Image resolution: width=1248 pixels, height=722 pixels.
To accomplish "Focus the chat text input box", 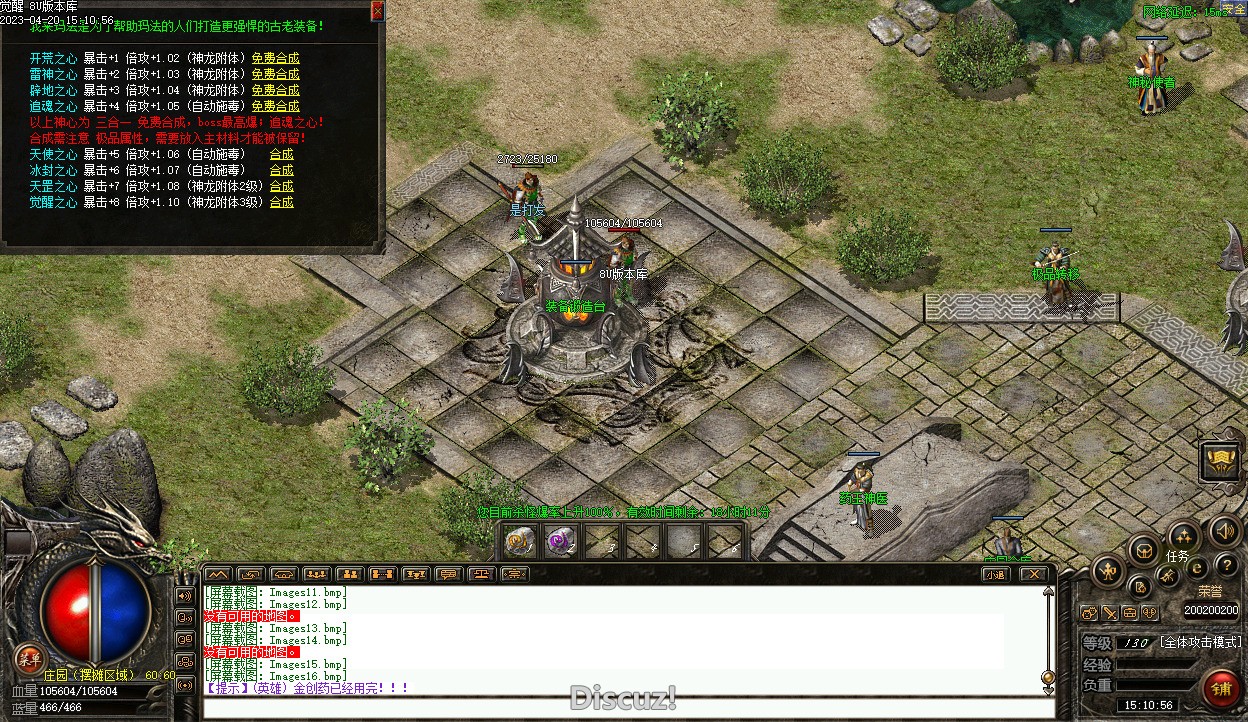I will [x=620, y=708].
